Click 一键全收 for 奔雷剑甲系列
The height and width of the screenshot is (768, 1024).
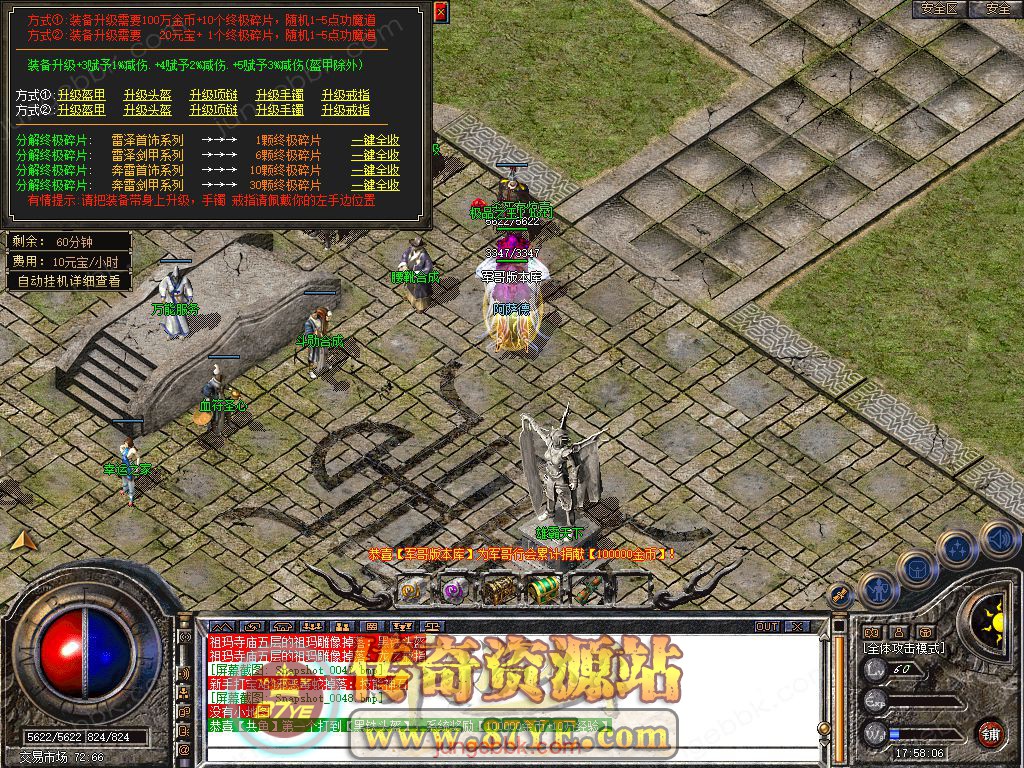coord(375,185)
